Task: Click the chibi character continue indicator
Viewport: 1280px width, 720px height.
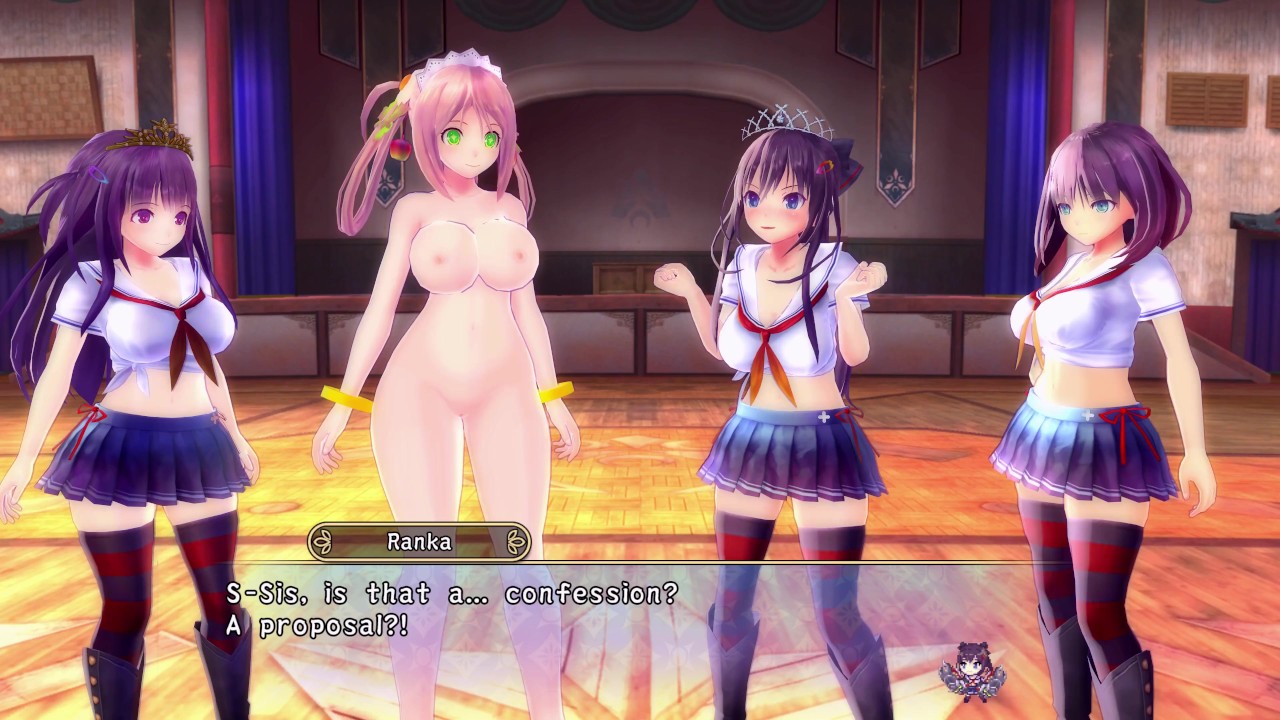Action: point(966,669)
